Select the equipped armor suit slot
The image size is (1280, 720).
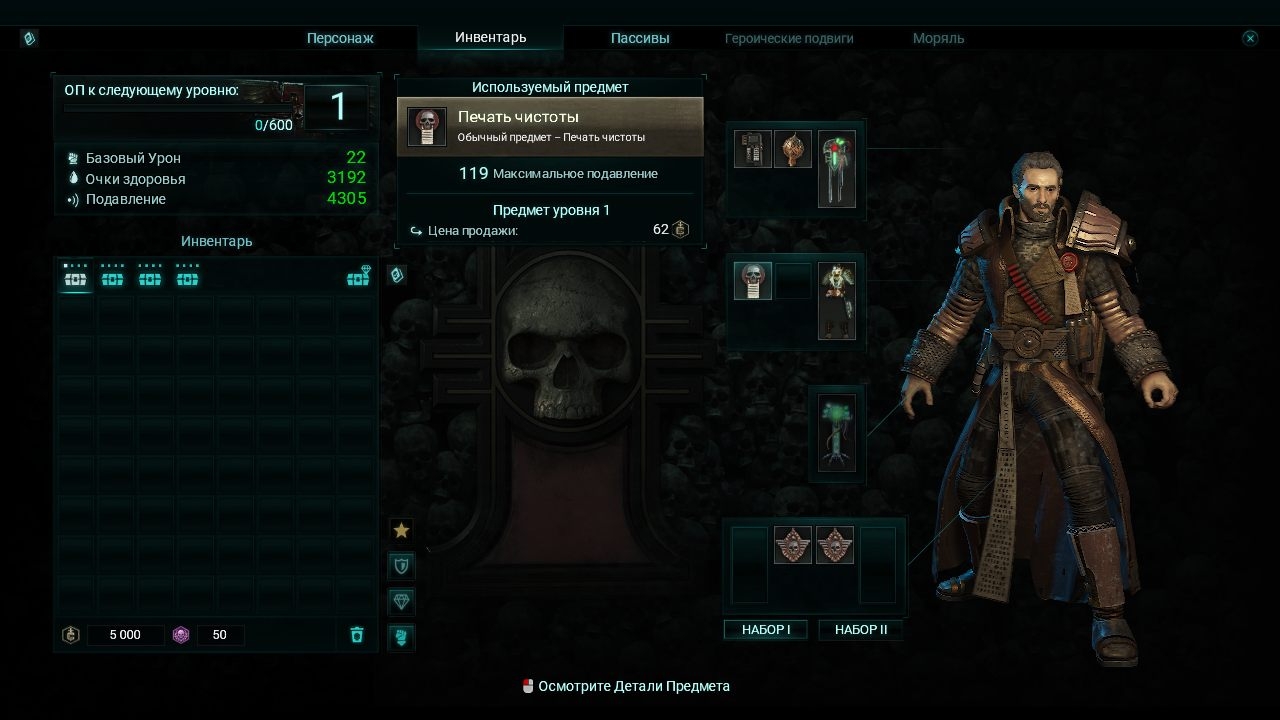(837, 300)
